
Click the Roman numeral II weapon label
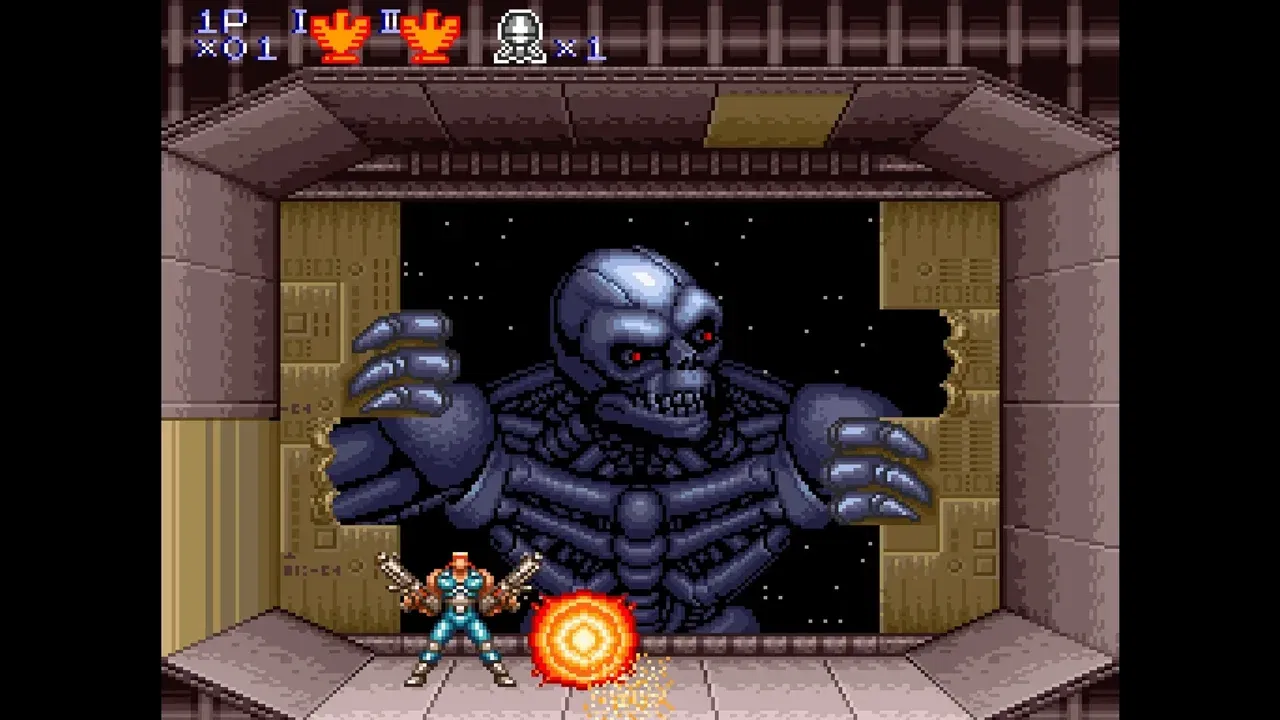390,22
